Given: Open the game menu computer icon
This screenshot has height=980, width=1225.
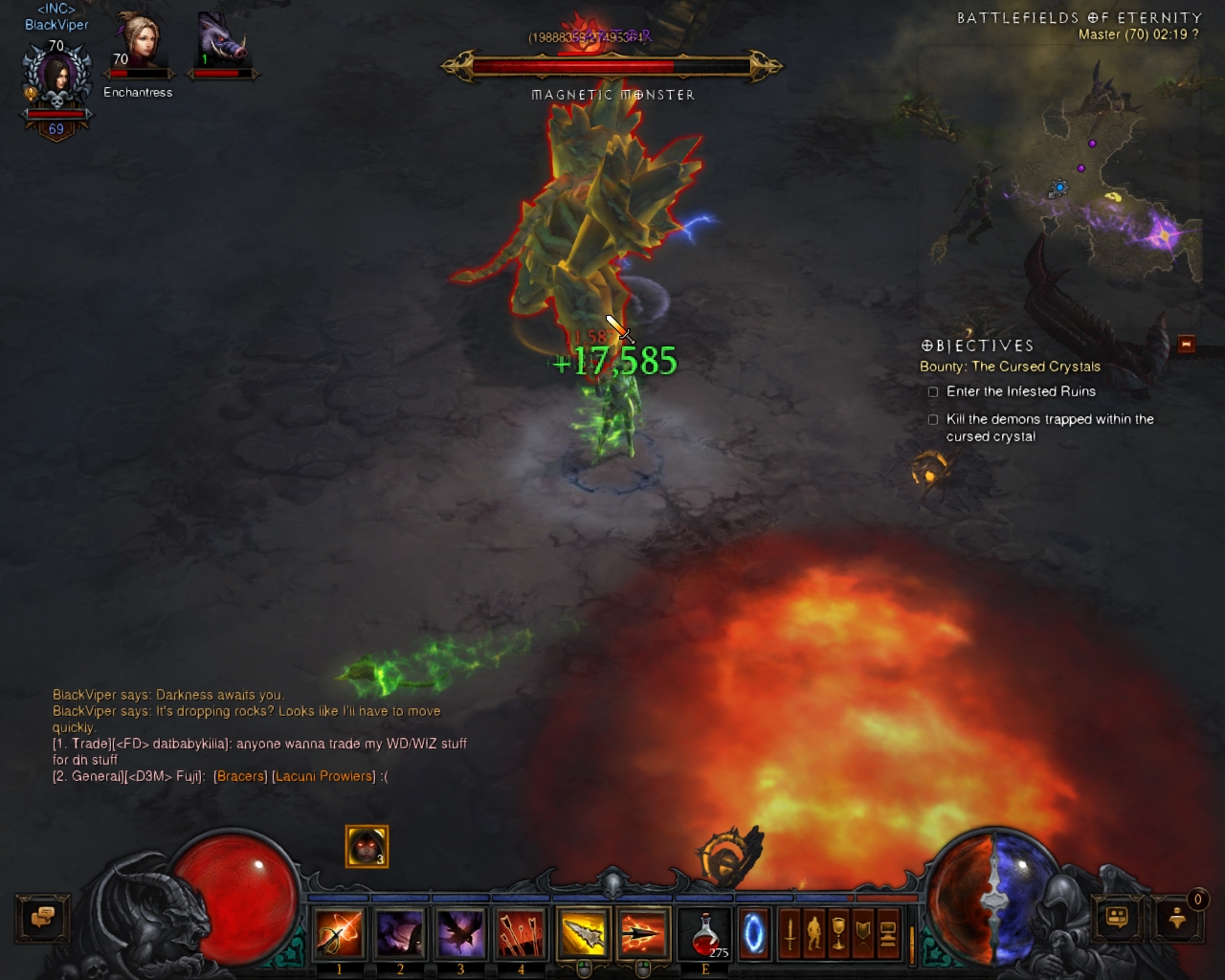Looking at the screenshot, I should (x=887, y=933).
